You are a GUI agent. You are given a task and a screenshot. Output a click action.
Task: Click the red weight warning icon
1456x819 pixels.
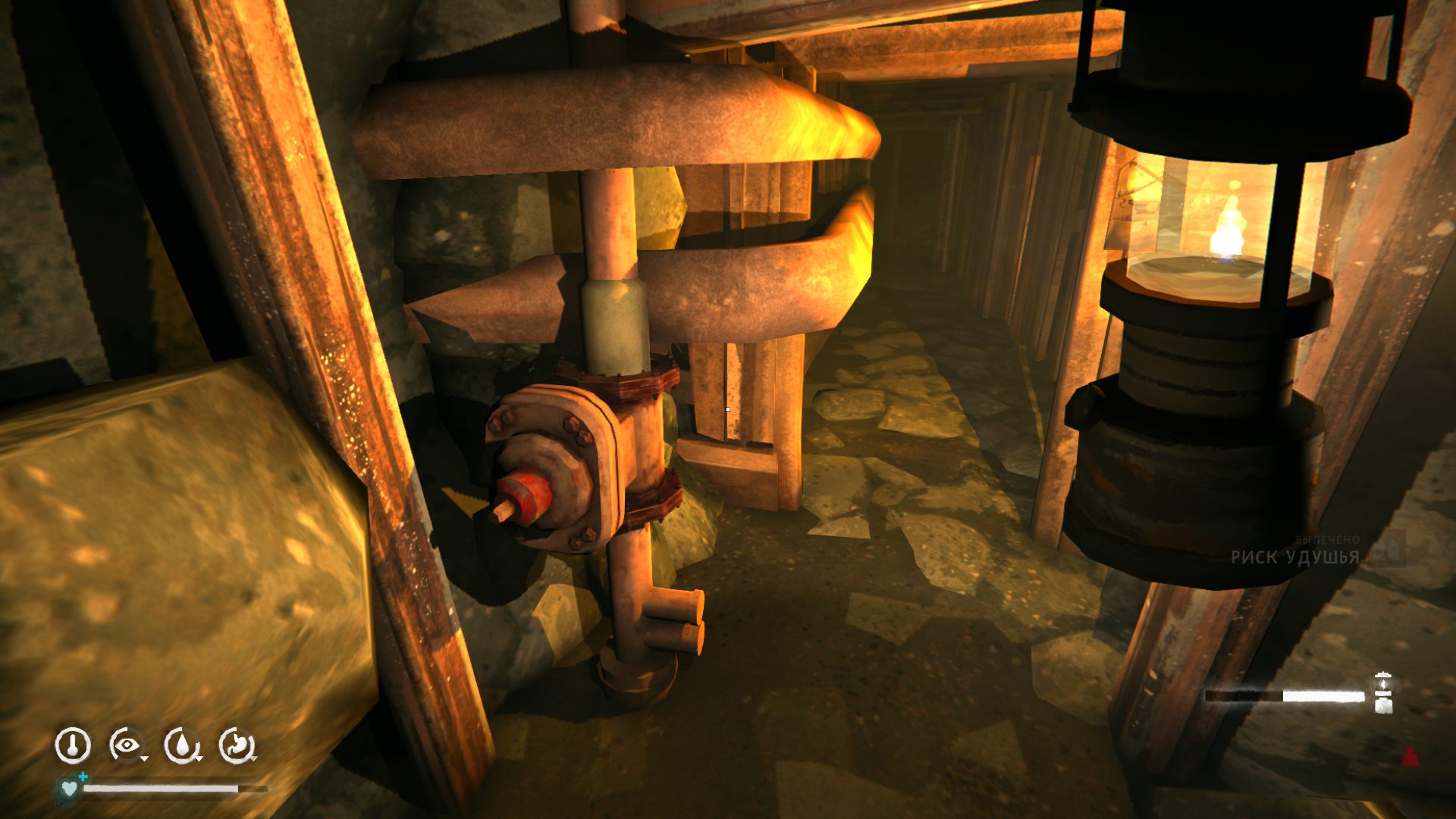tap(1410, 756)
